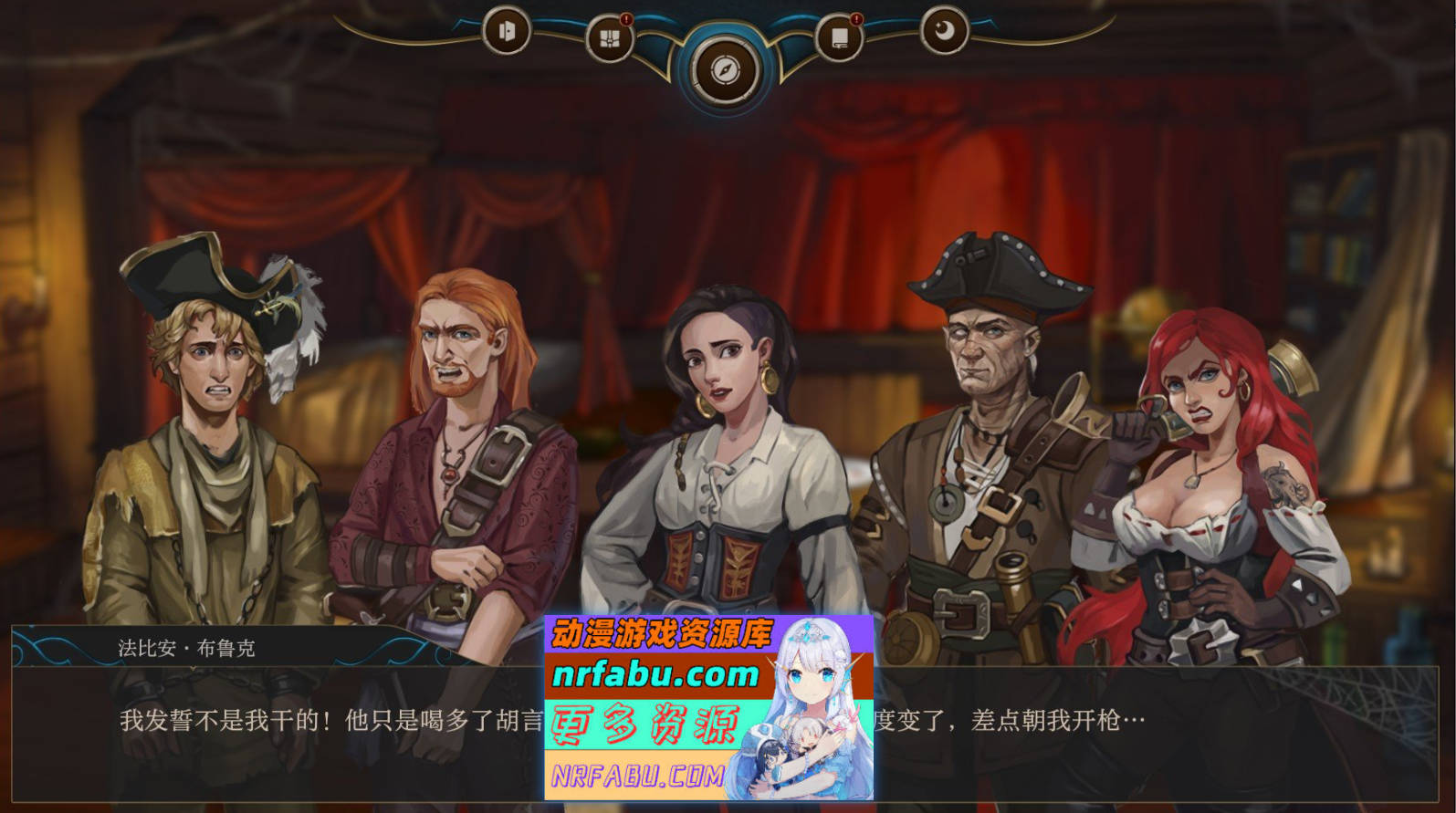1456x813 pixels.
Task: Click the red notification badge on the map icon
Action: (625, 18)
